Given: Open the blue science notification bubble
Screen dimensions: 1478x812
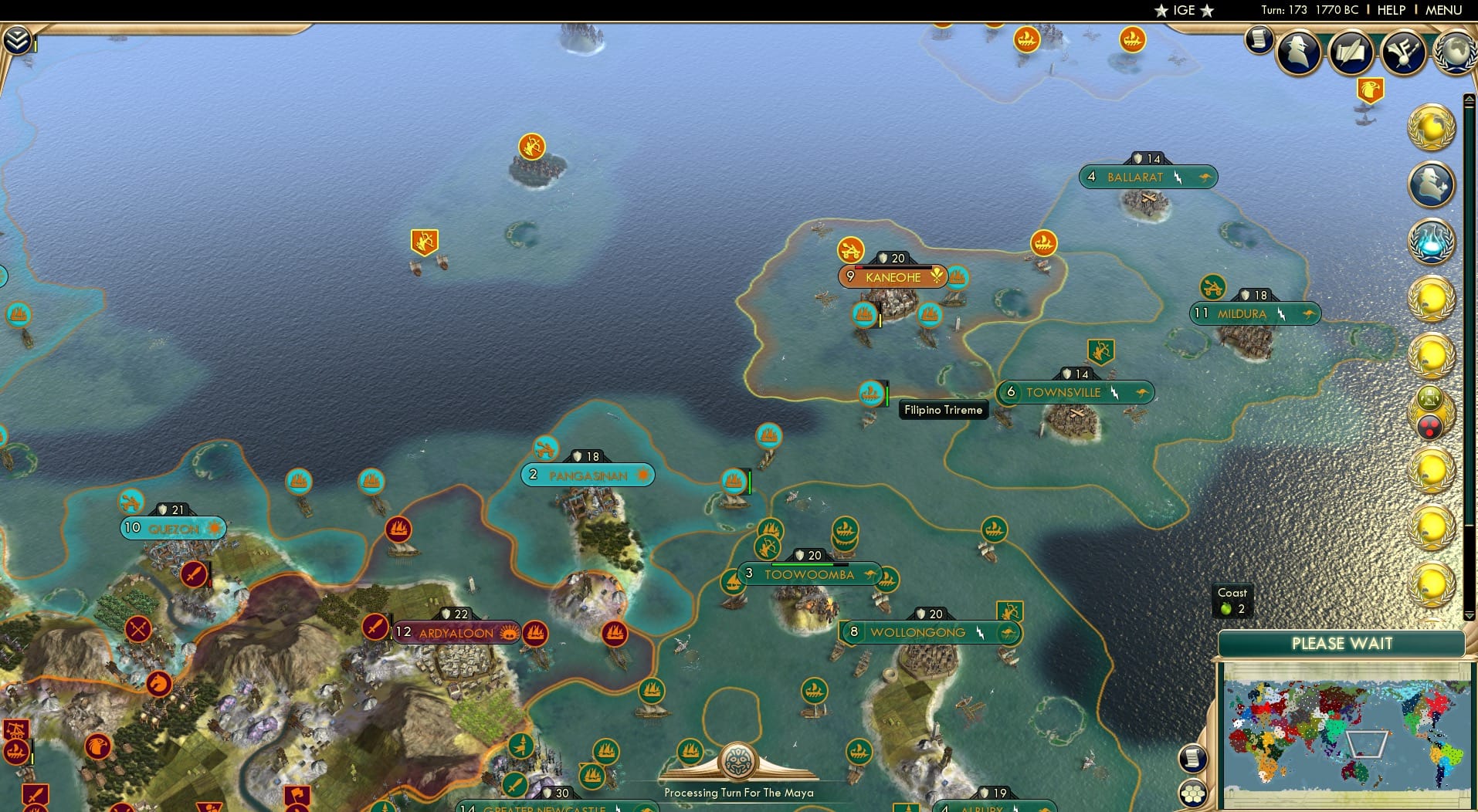Looking at the screenshot, I should click(1432, 239).
